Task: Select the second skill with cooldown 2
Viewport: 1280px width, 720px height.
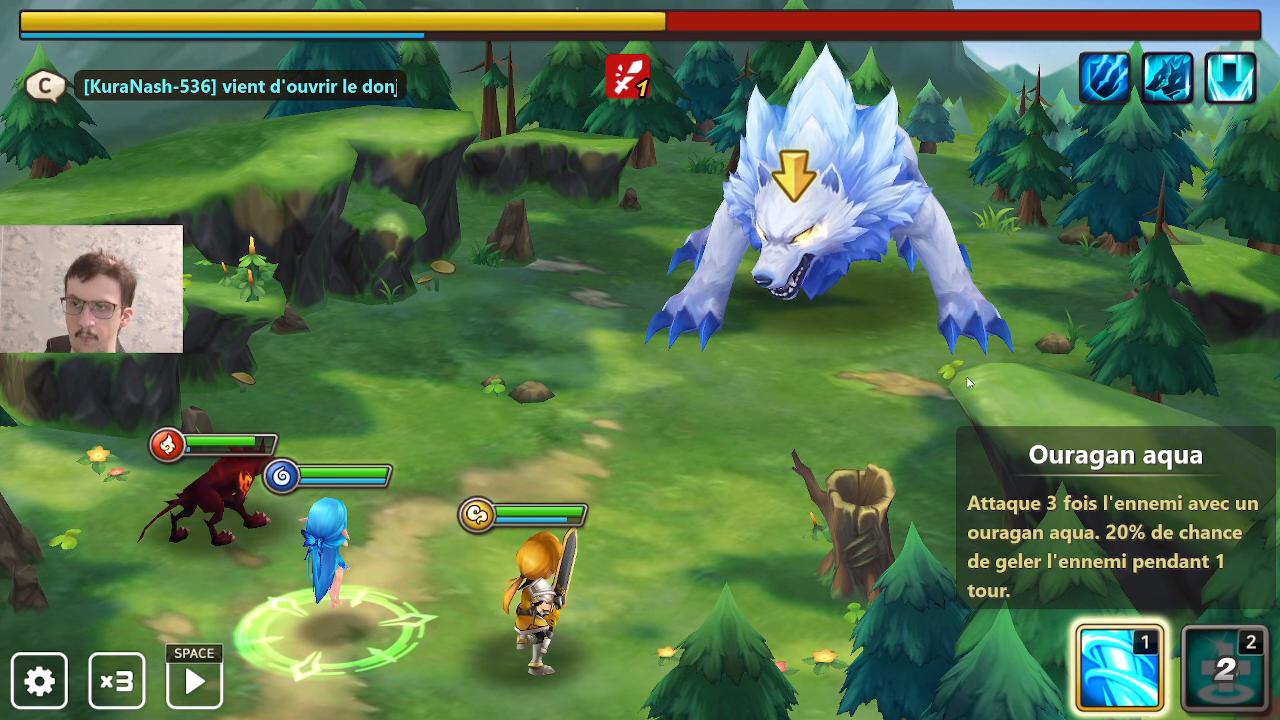Action: pyautogui.click(x=1225, y=668)
